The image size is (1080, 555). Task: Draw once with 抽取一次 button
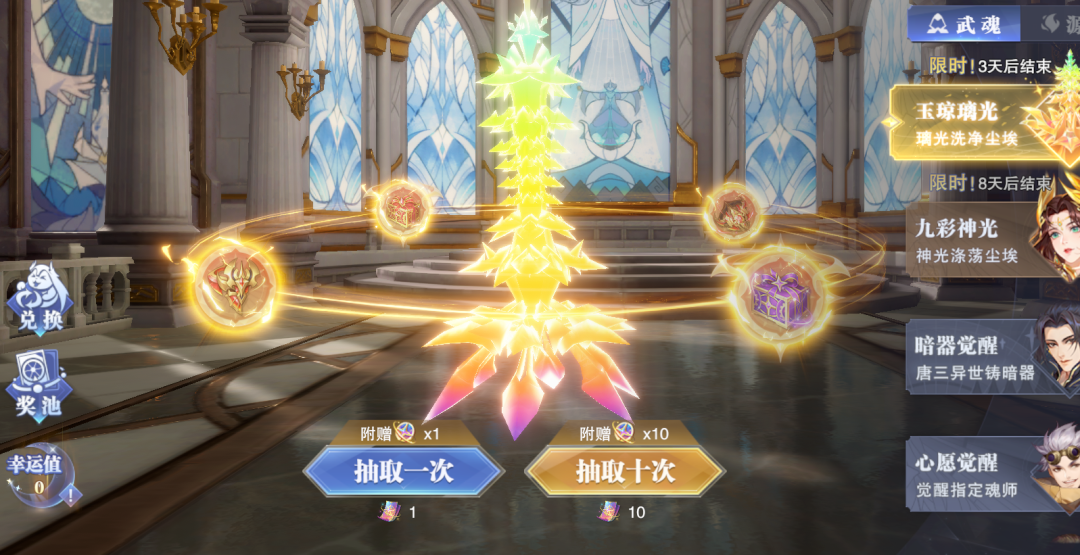403,471
